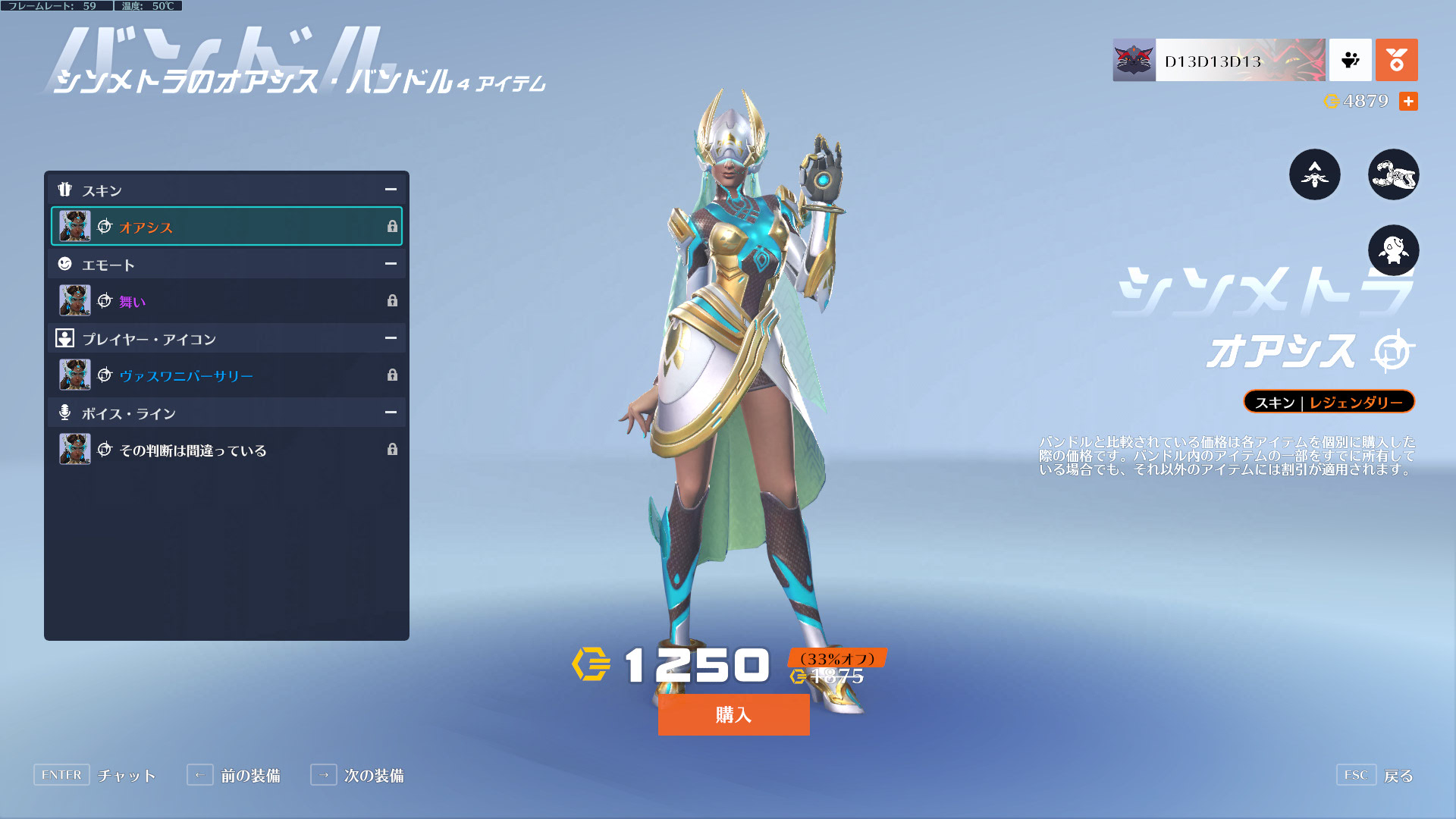Add coins with the orange plus button
The width and height of the screenshot is (1456, 819).
click(1408, 102)
